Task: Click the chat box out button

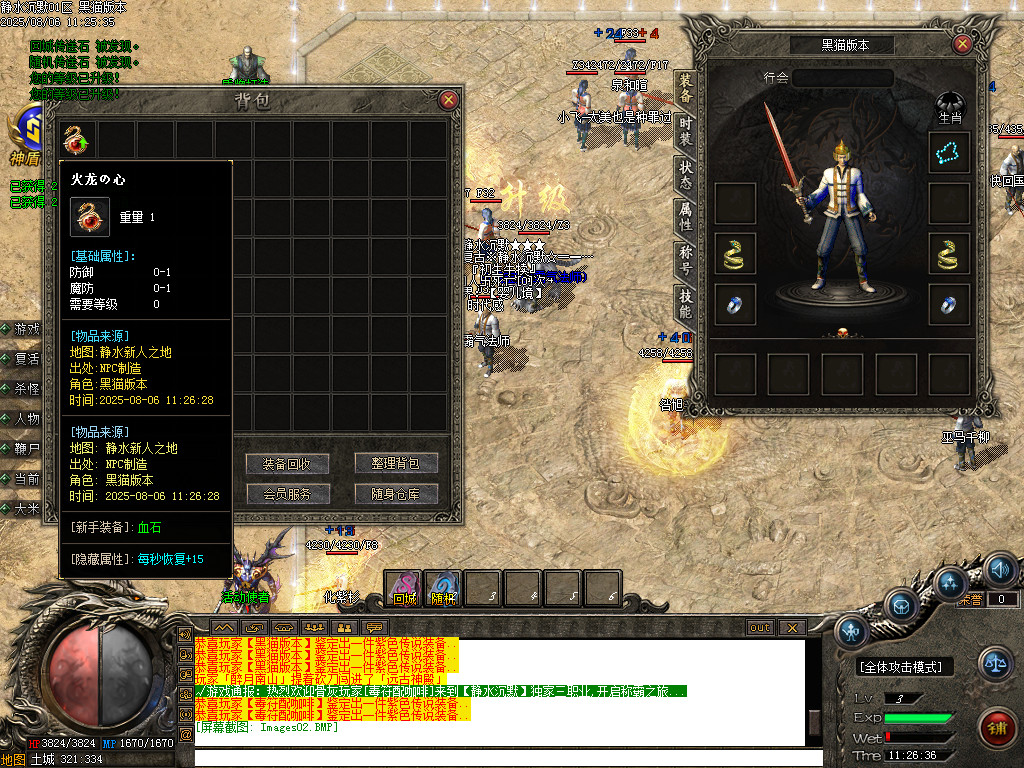Action: [760, 628]
